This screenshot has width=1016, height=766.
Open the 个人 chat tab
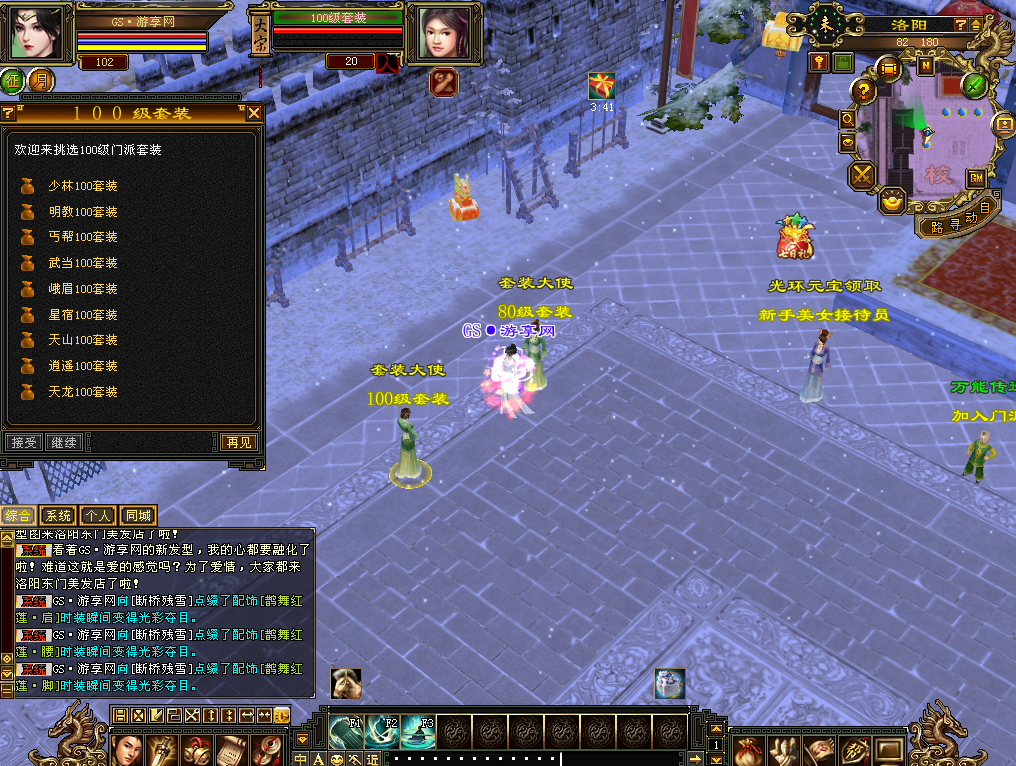pos(98,516)
